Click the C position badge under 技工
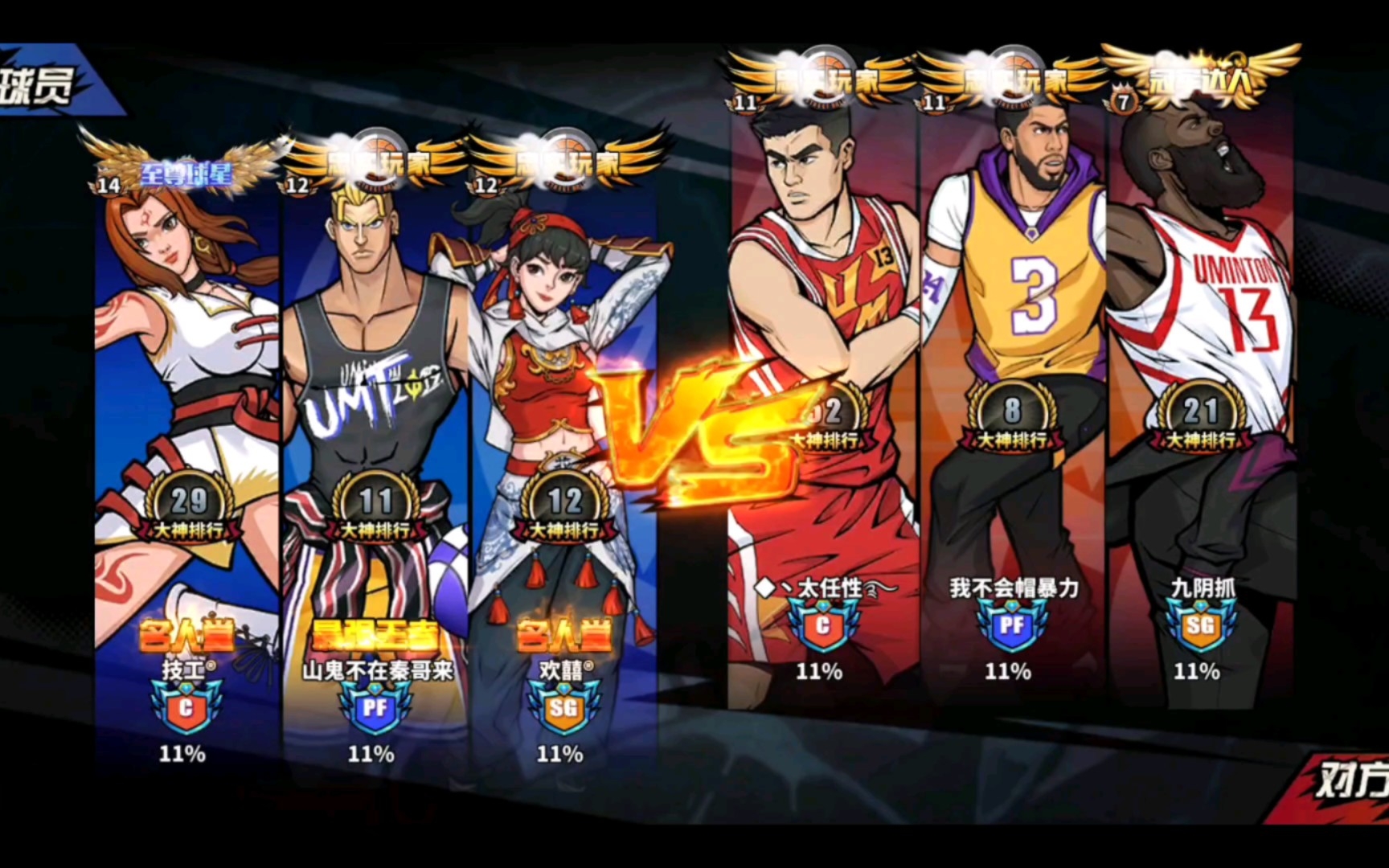The image size is (1389, 868). (186, 707)
